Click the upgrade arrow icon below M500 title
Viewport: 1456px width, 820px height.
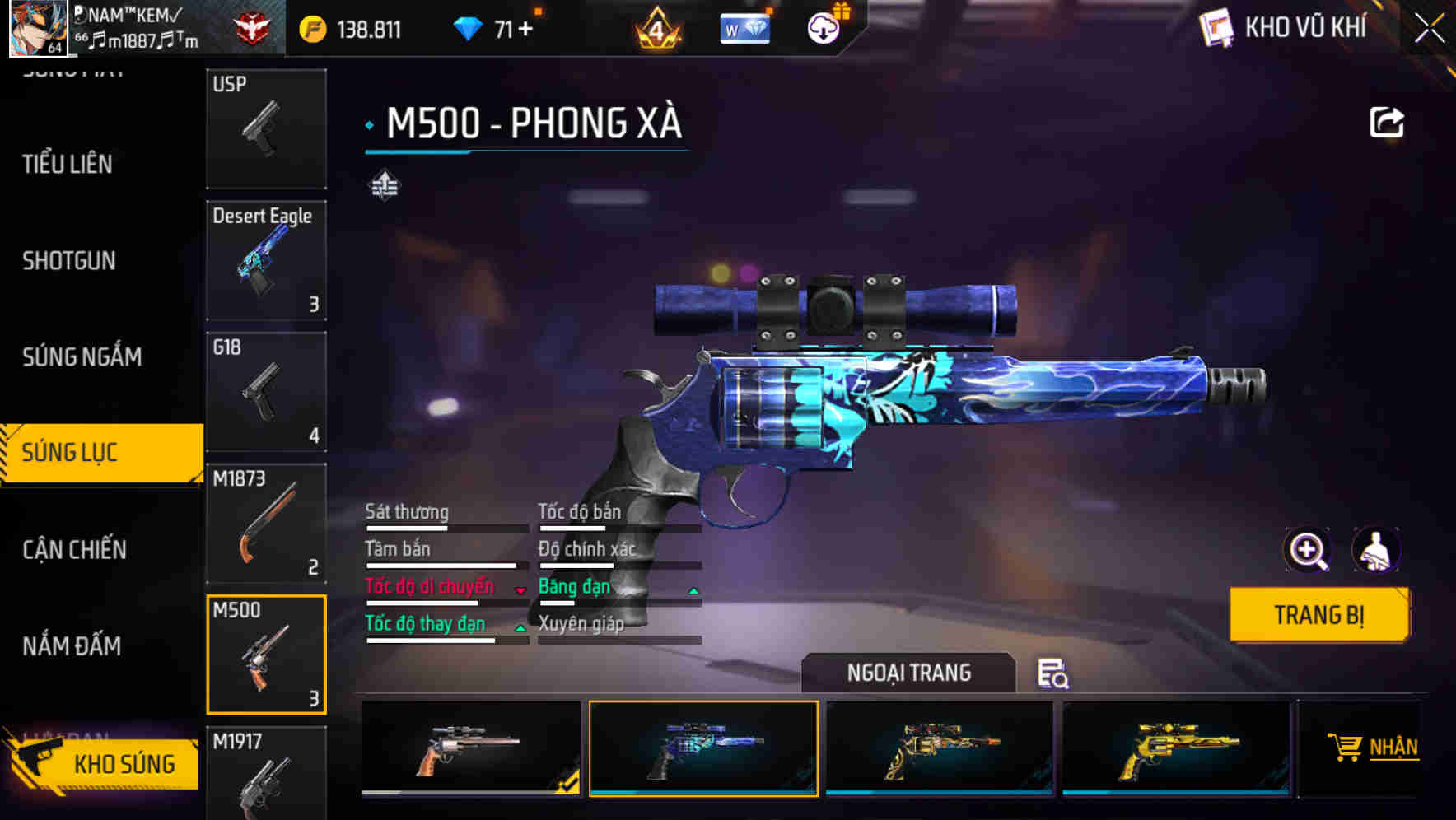pyautogui.click(x=383, y=186)
